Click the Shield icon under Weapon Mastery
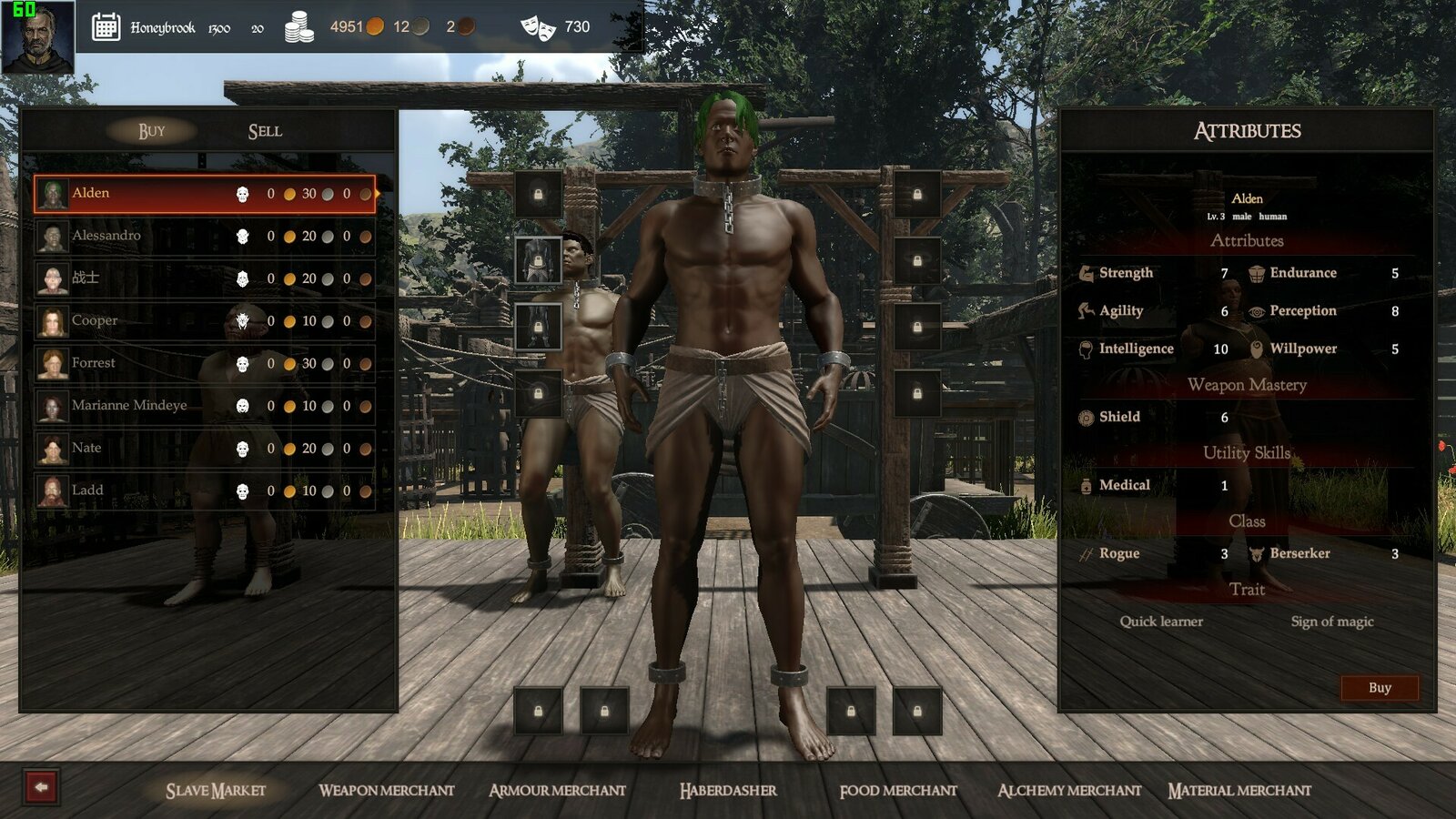This screenshot has height=819, width=1456. point(1087,417)
